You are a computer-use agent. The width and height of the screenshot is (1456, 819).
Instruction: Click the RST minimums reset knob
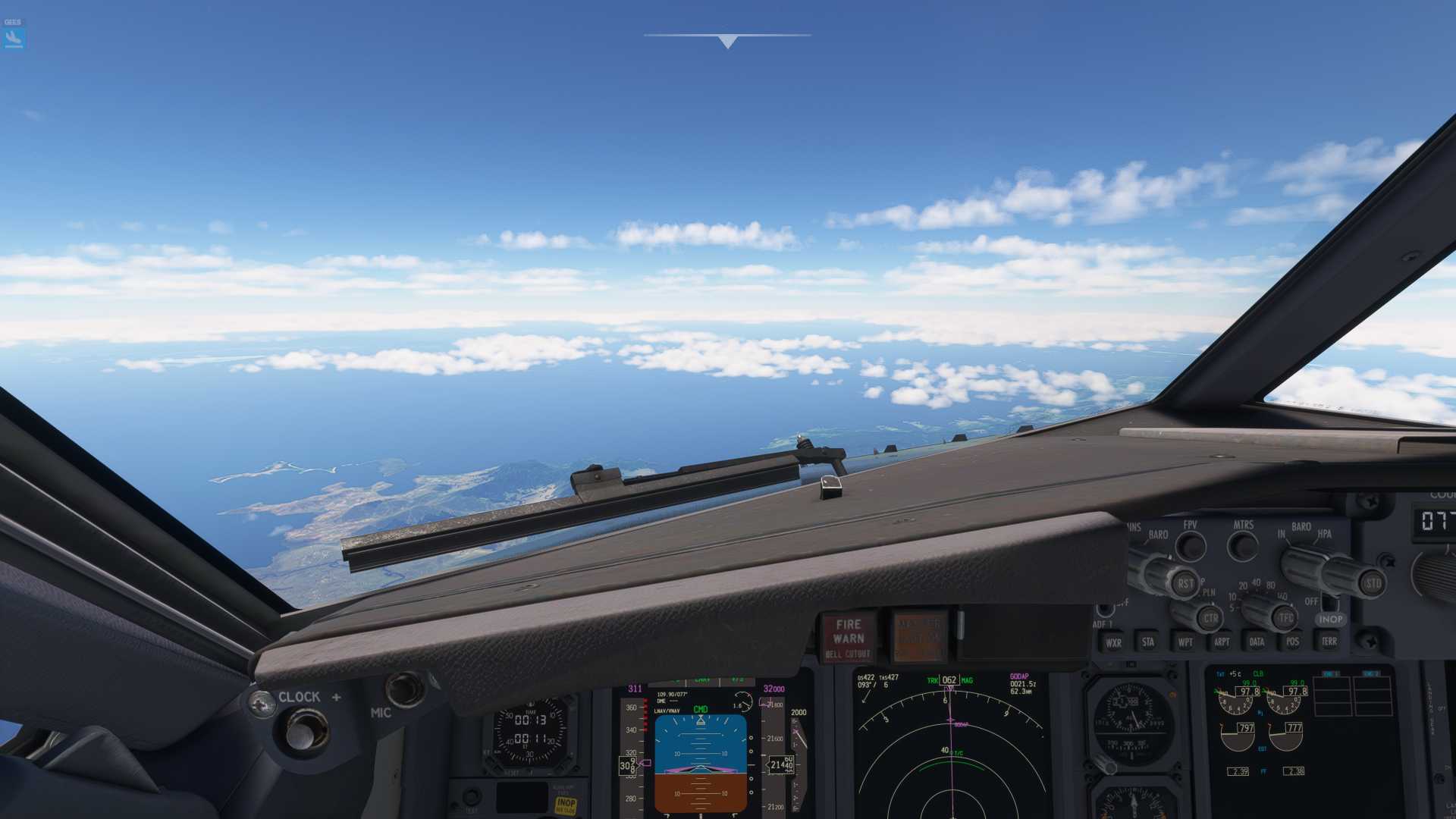tap(1185, 583)
